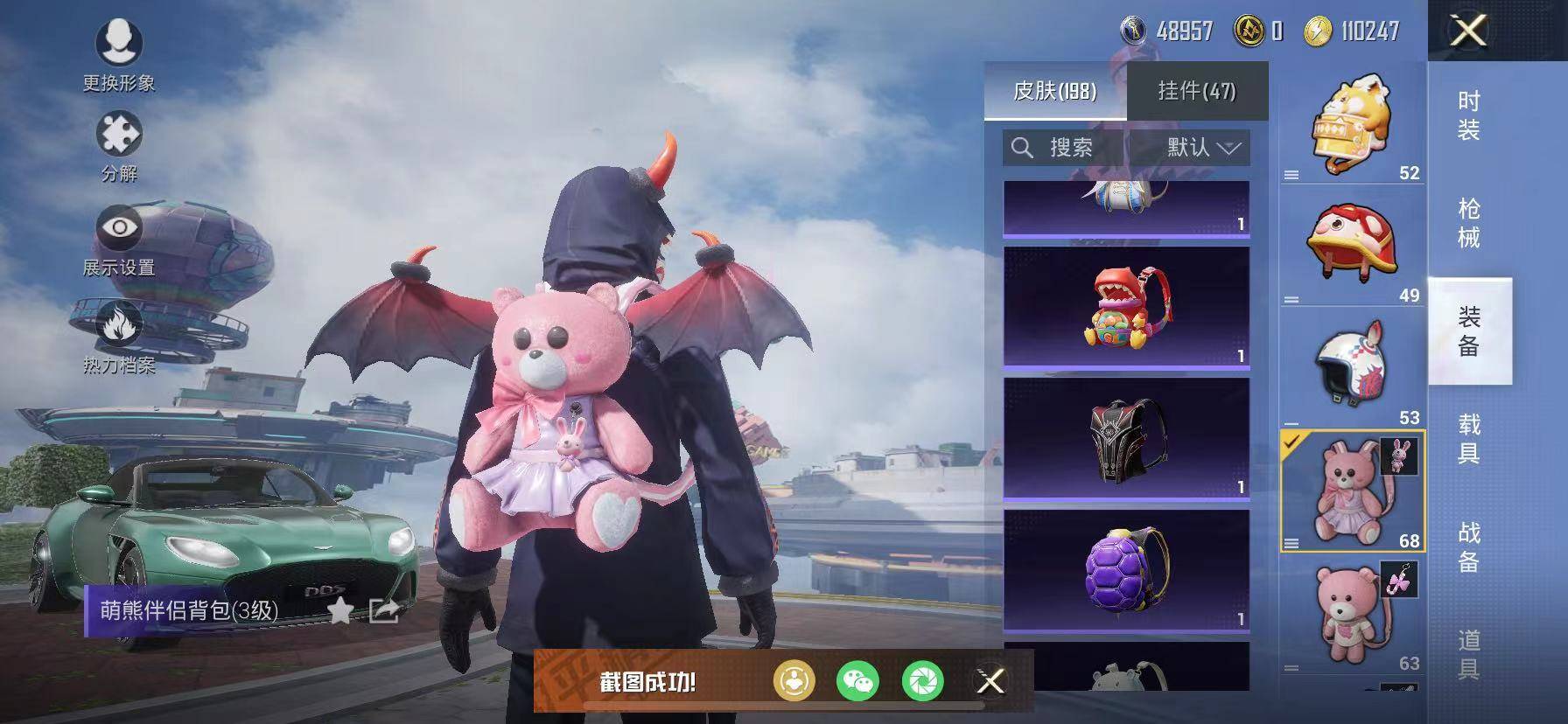
Task: Open the 默认 sort dropdown
Action: click(x=1203, y=148)
